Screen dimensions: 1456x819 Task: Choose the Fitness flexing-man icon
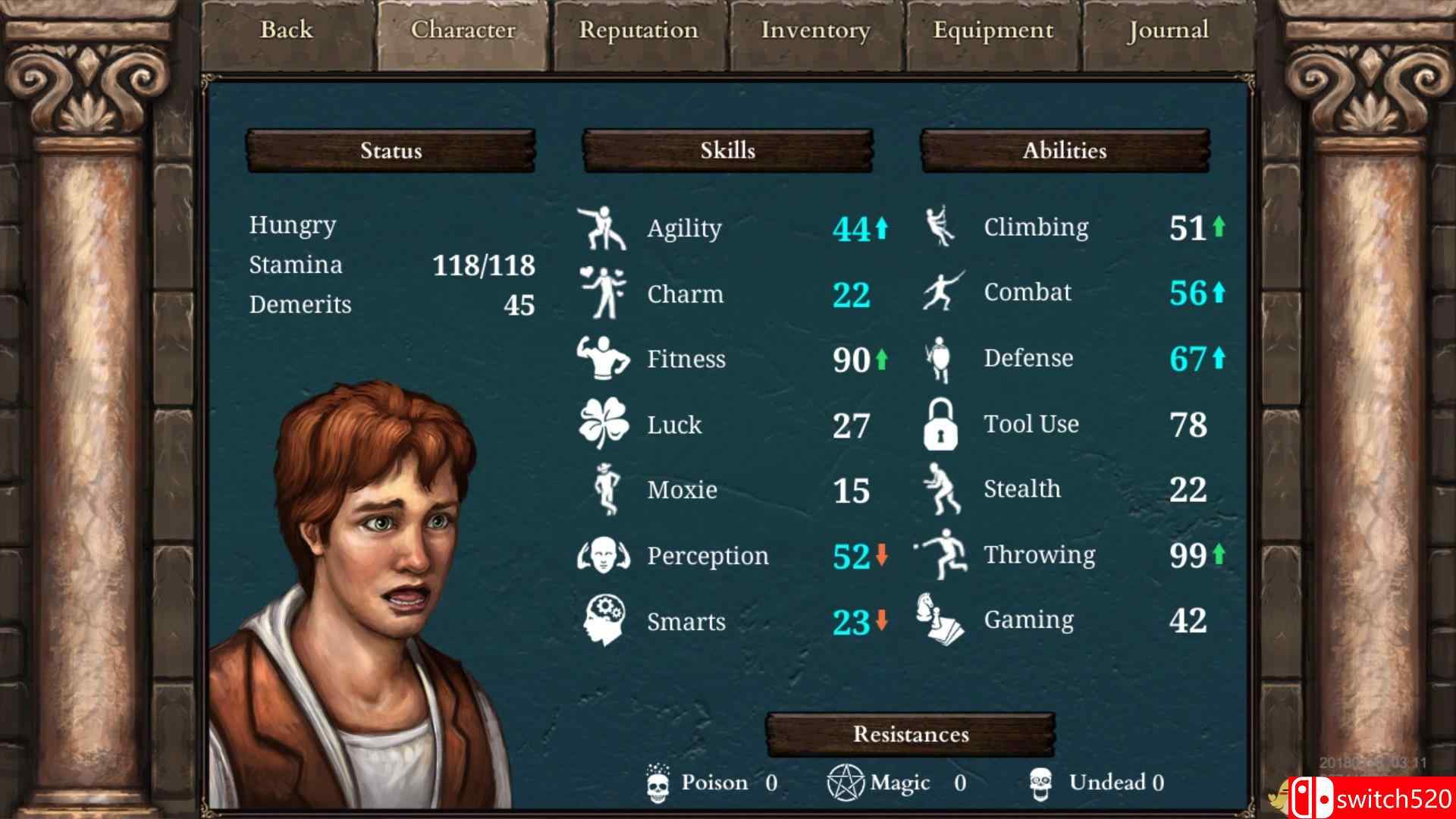[603, 358]
